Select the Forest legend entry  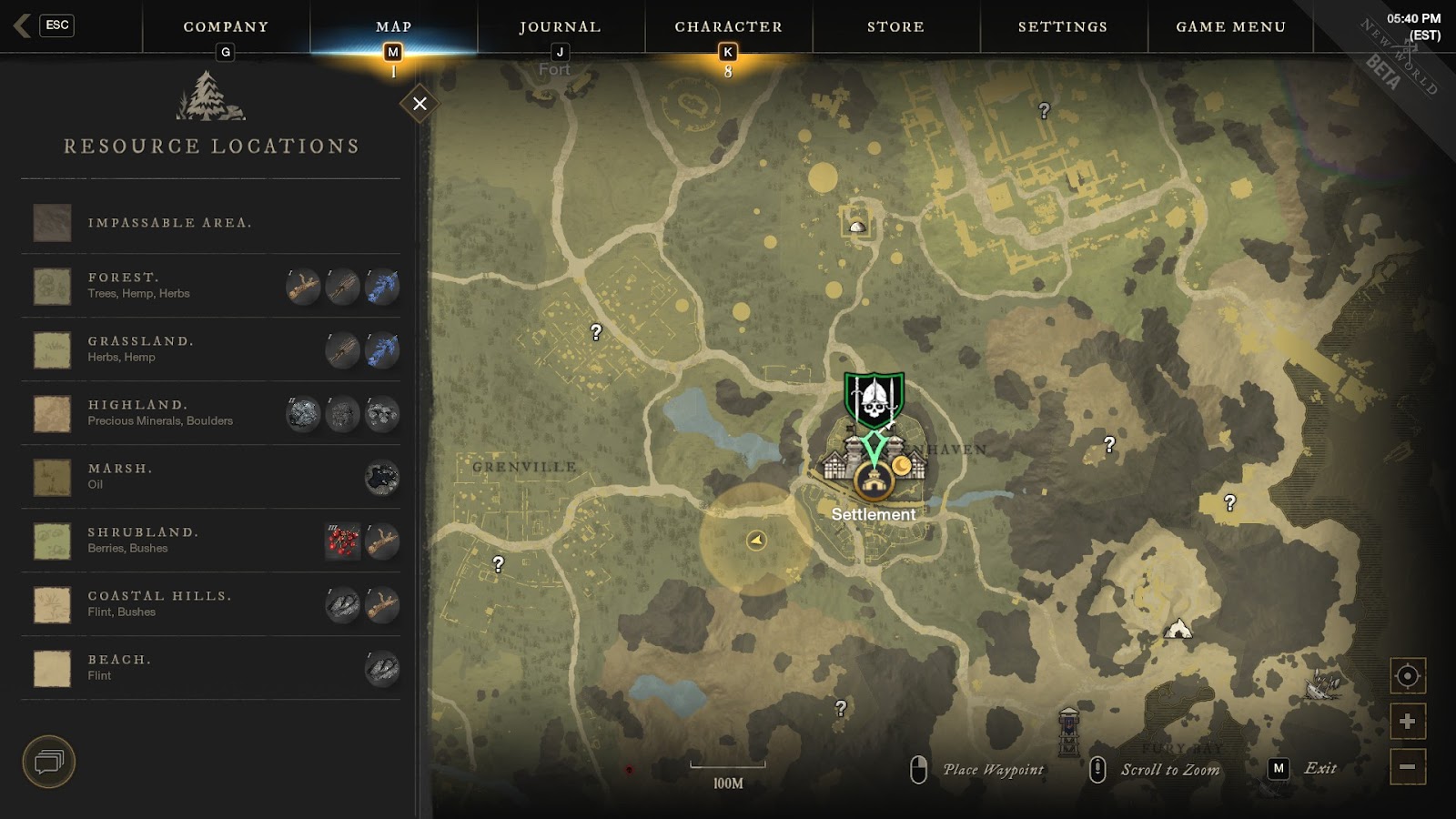coord(210,286)
